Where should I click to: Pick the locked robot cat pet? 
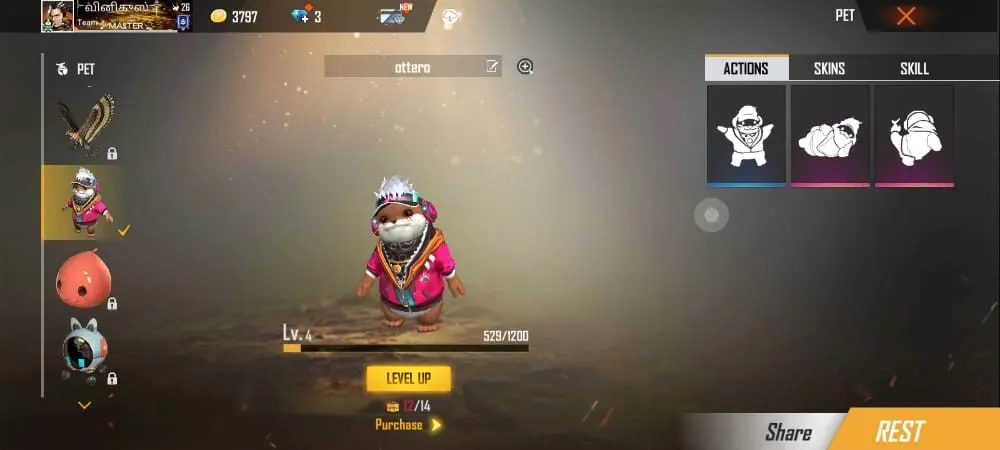pyautogui.click(x=85, y=353)
